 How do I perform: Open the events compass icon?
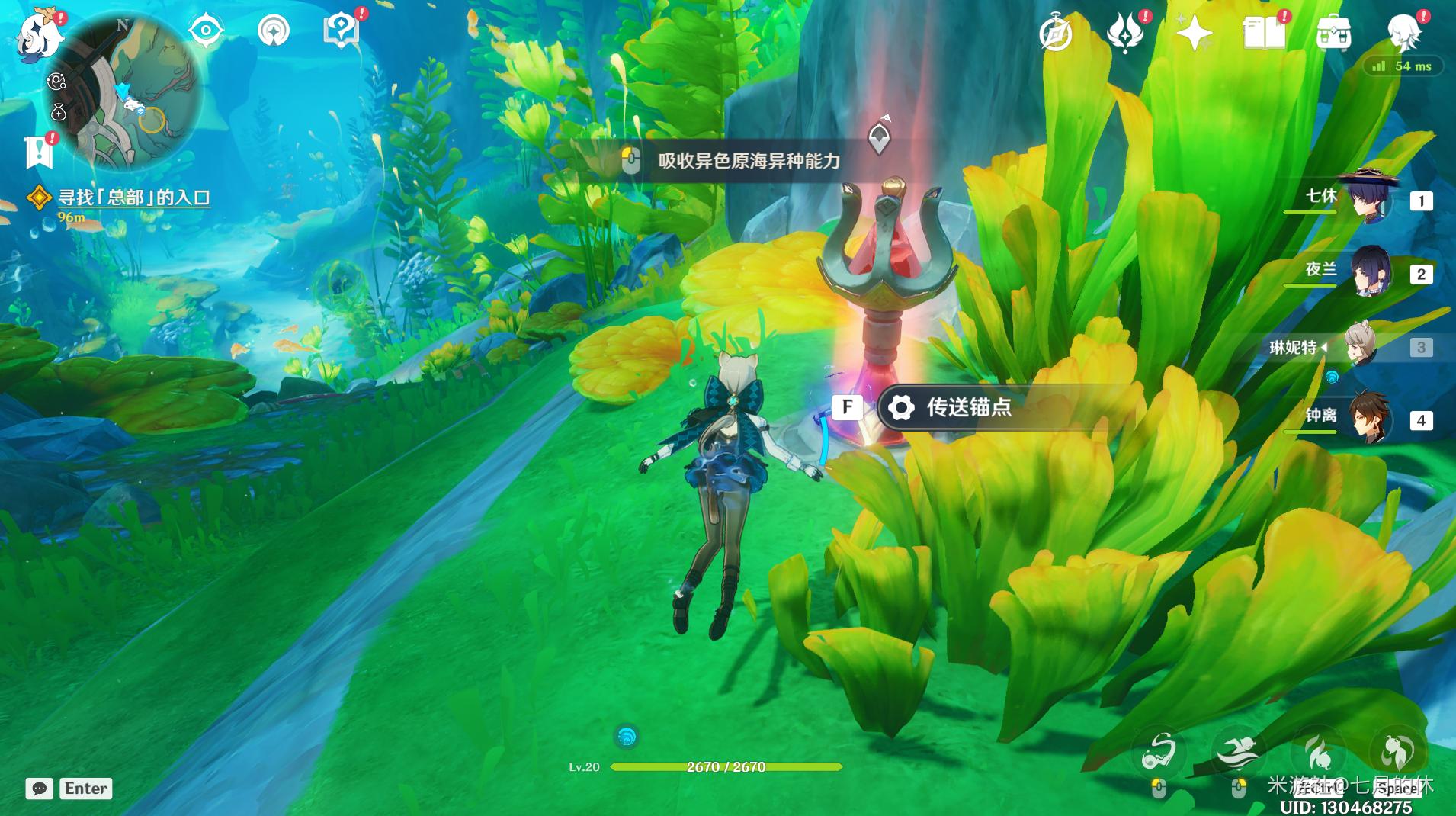[1057, 34]
